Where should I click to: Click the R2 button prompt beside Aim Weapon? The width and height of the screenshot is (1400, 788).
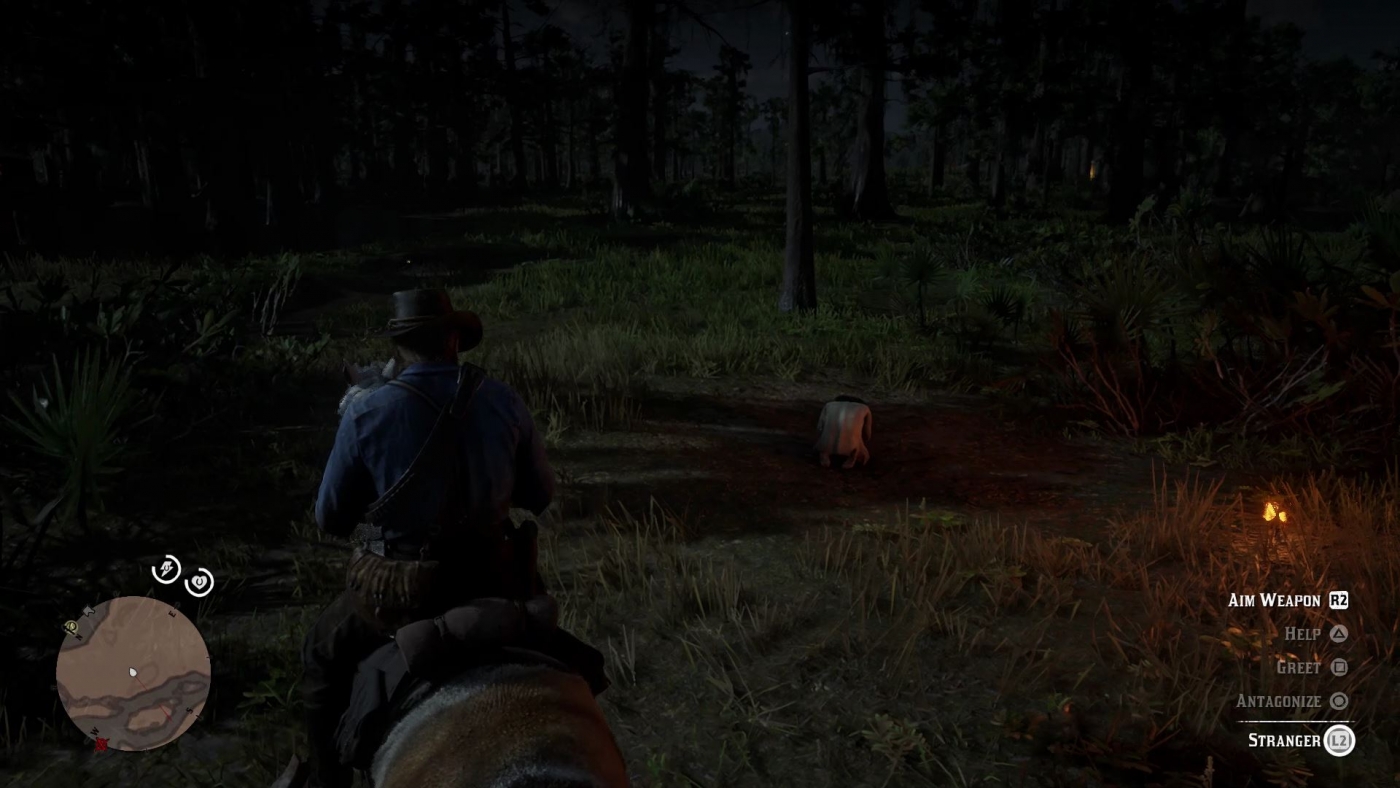pos(1339,600)
